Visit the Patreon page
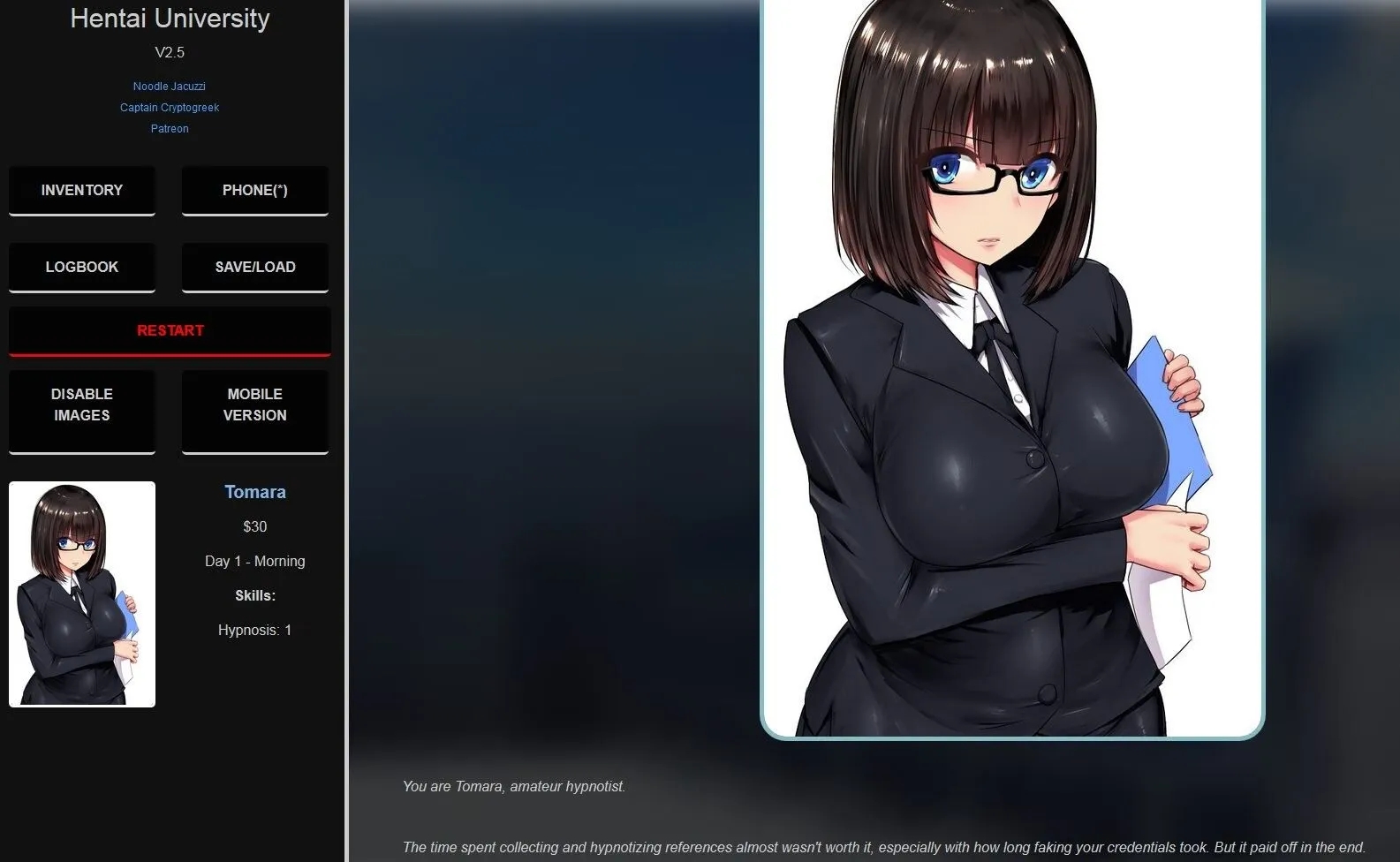Image resolution: width=1400 pixels, height=862 pixels. 169,128
